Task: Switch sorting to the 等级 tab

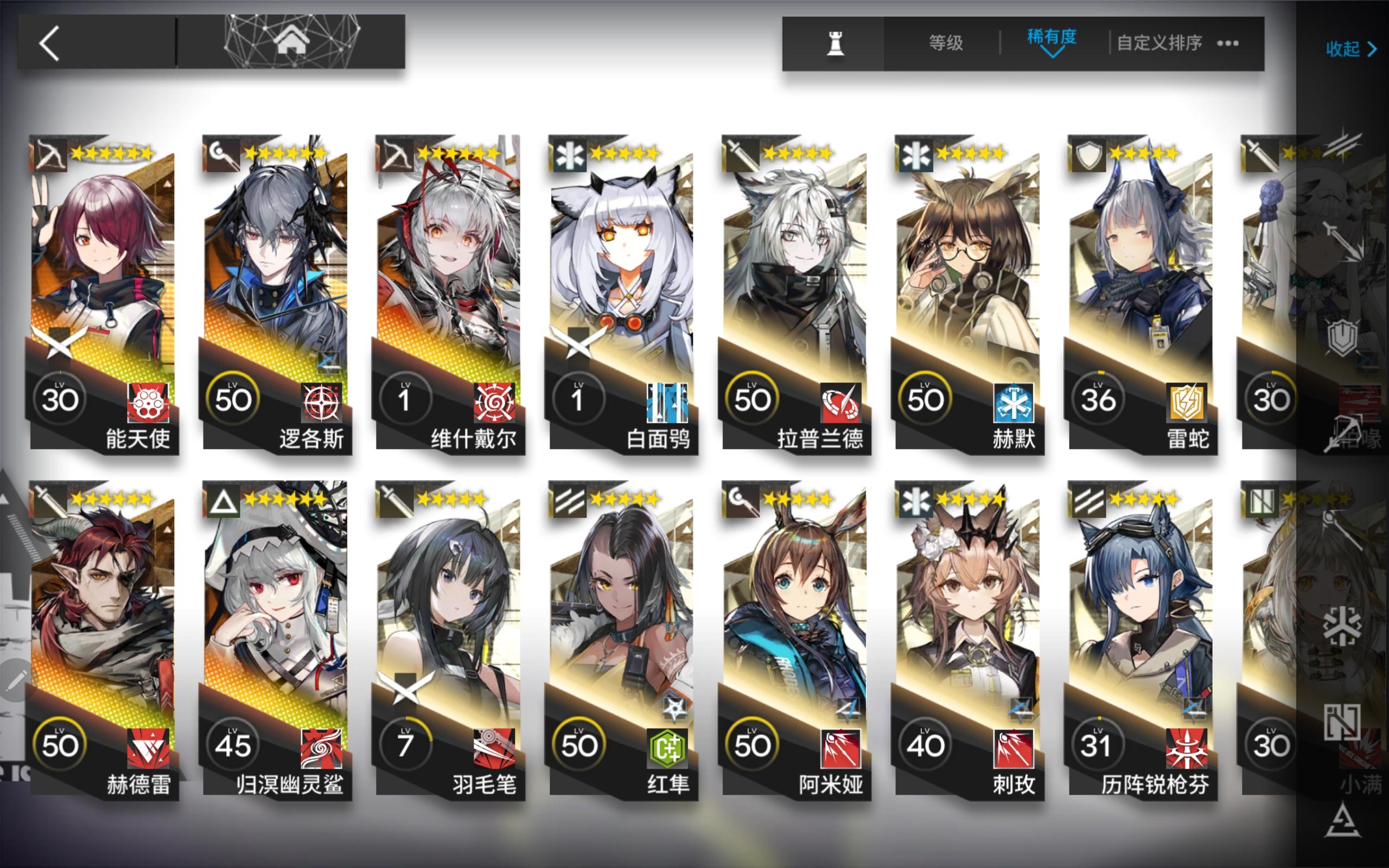Action: tap(945, 43)
